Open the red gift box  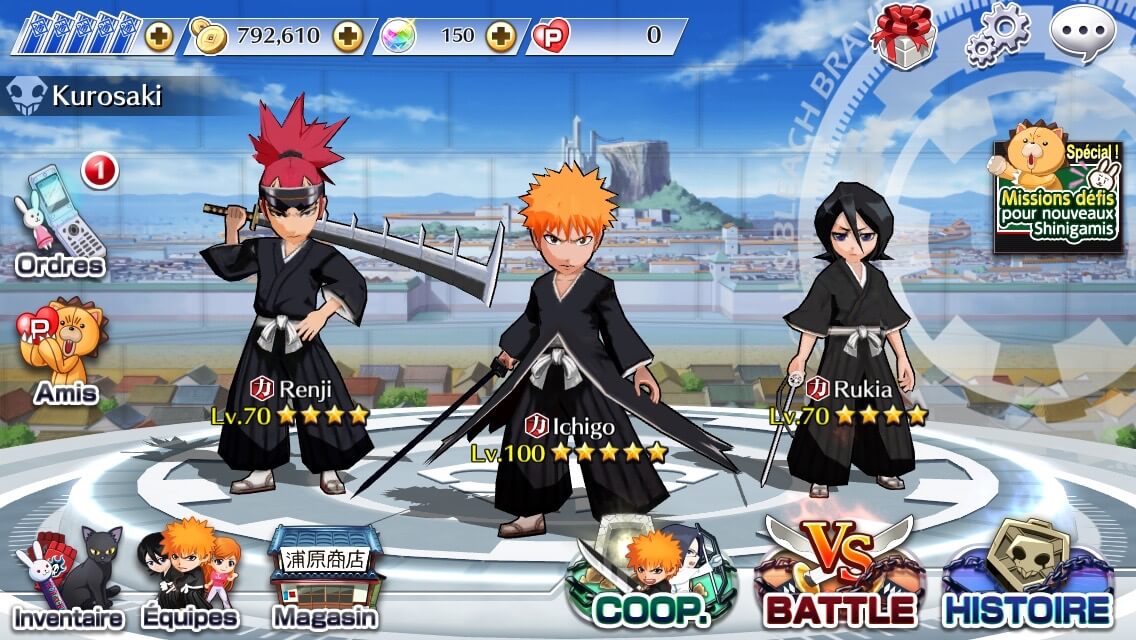coord(902,36)
